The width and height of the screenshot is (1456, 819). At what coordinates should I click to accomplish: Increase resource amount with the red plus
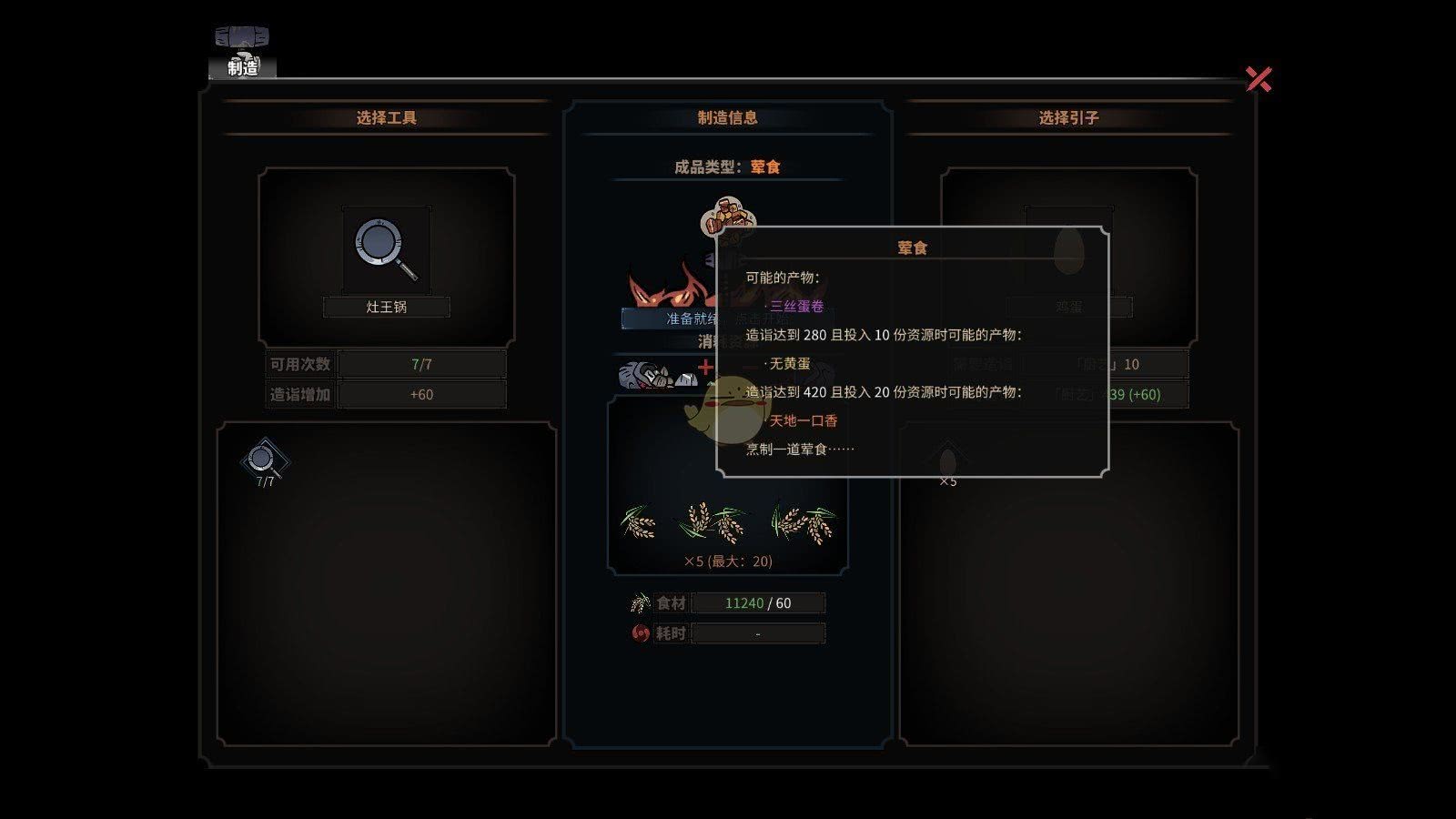705,368
